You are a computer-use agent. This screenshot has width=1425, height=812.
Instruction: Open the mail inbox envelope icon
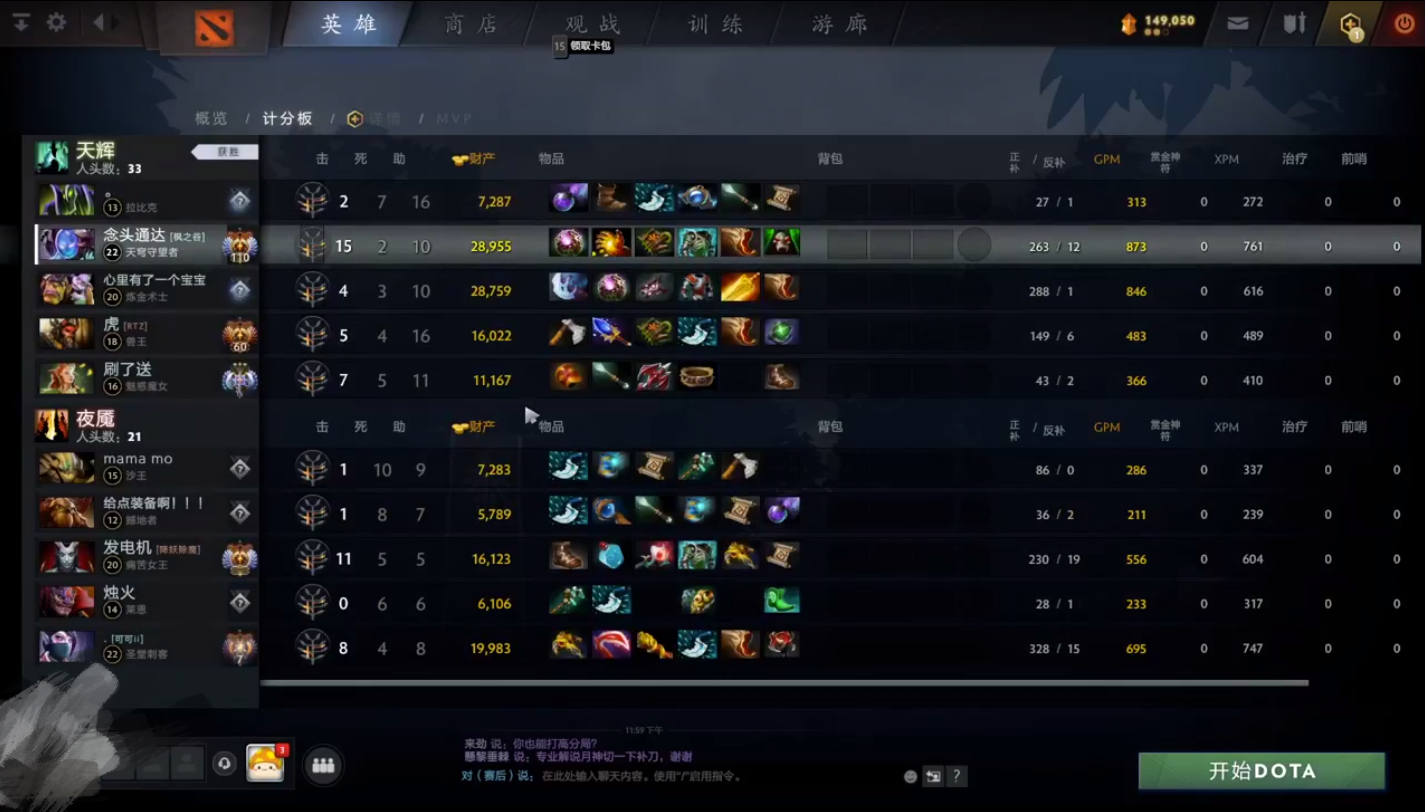pos(1237,22)
